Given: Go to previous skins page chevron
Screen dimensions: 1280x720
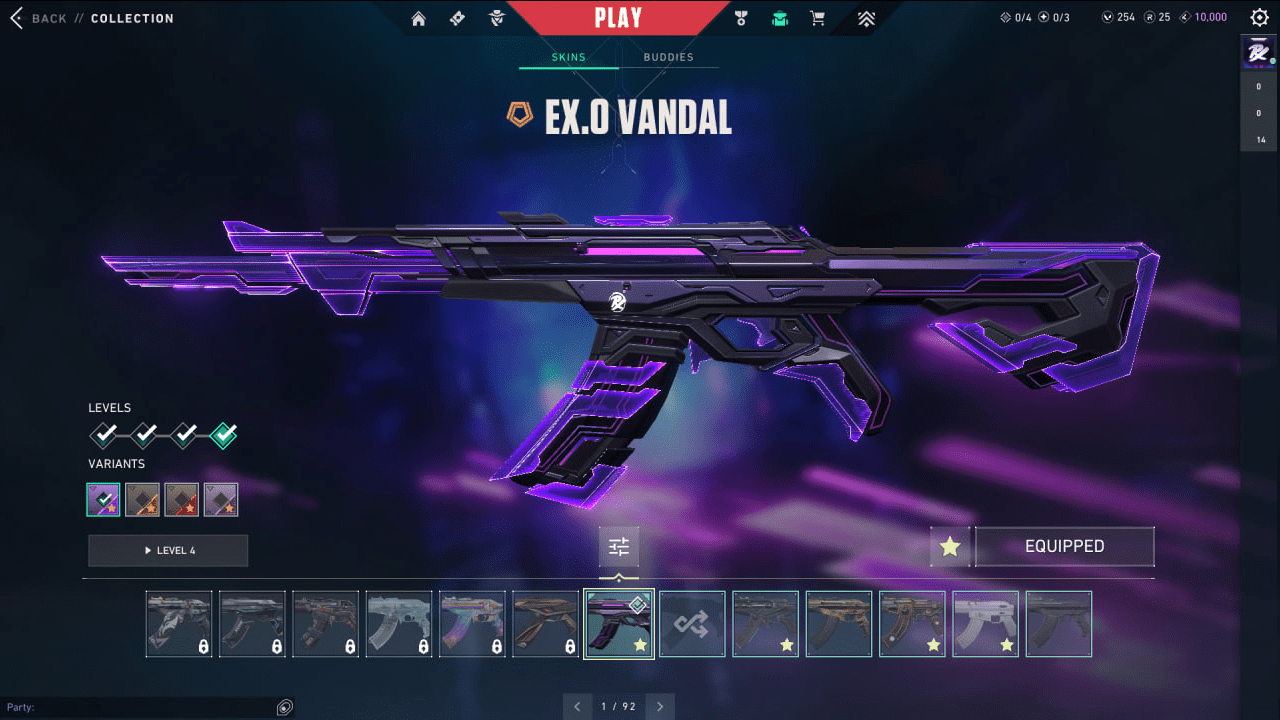Looking at the screenshot, I should coord(578,706).
